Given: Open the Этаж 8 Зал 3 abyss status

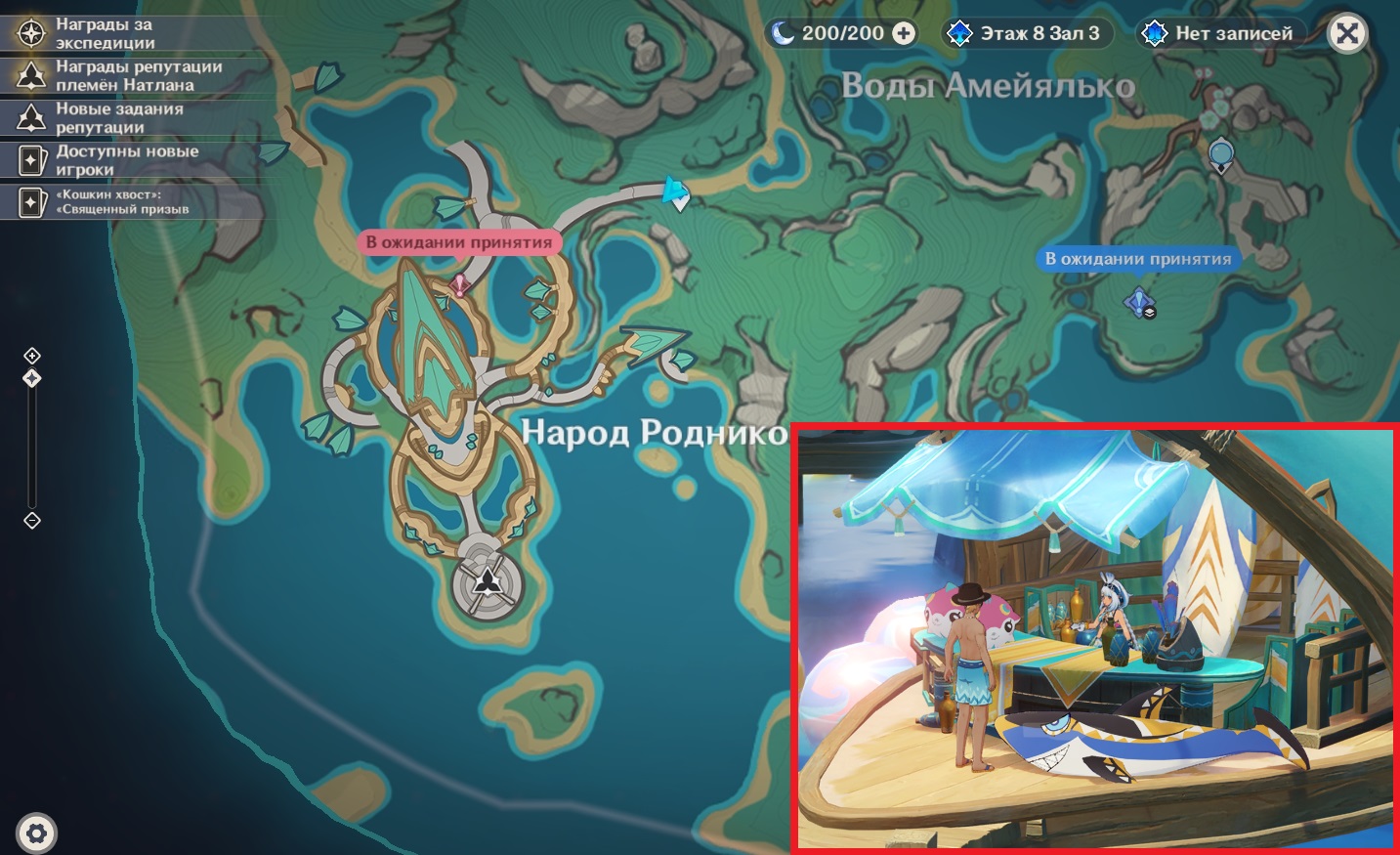Looking at the screenshot, I should 1025,33.
